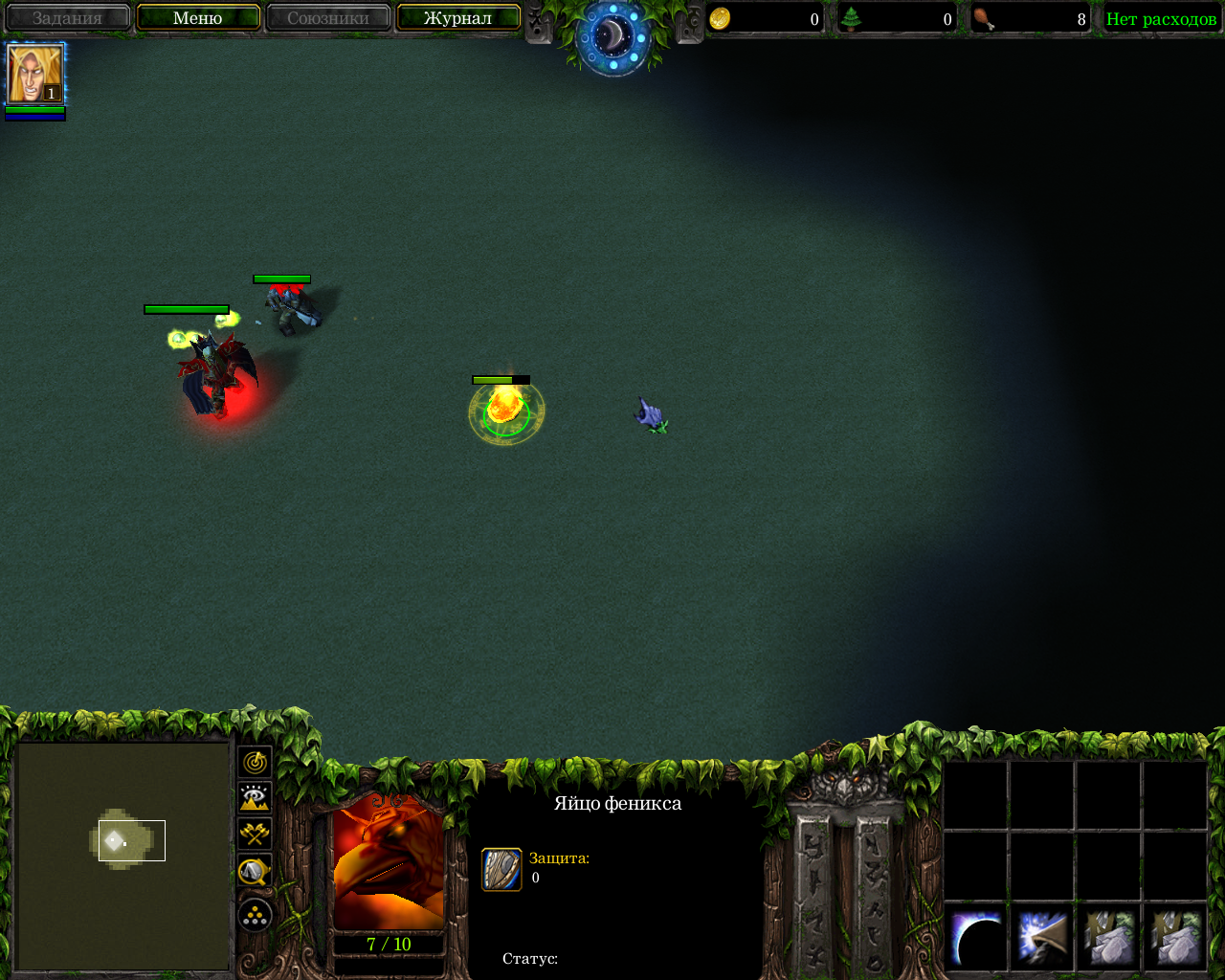The width and height of the screenshot is (1225, 980).
Task: Open the Журнал log
Action: point(457,18)
